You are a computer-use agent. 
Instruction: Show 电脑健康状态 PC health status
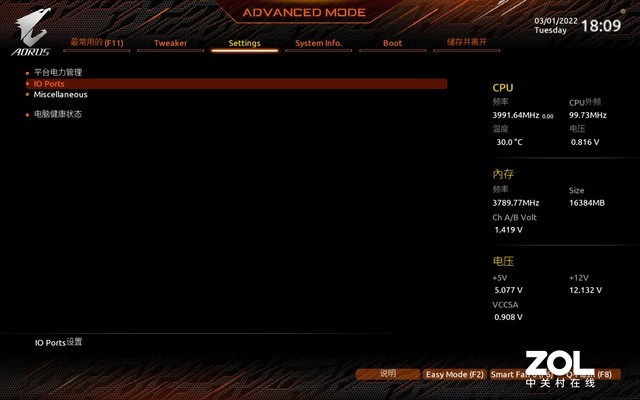point(58,114)
